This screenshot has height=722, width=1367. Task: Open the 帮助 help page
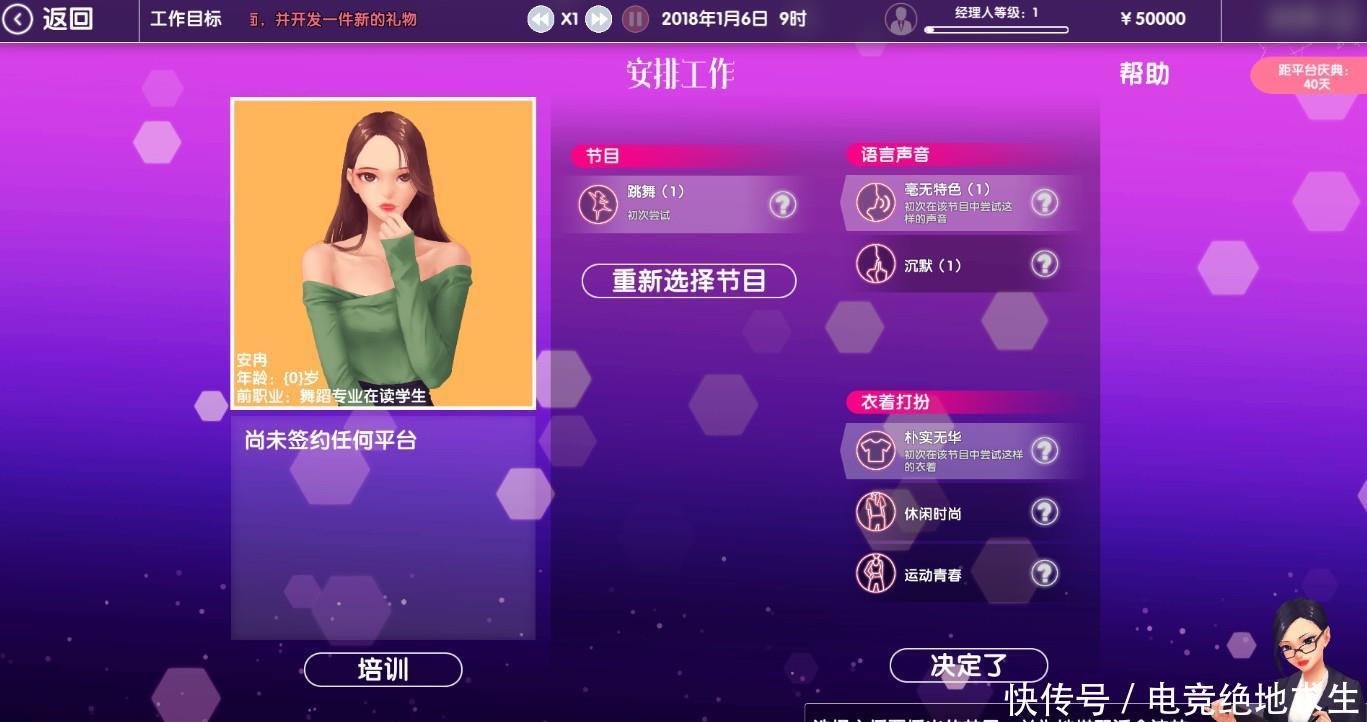tap(1145, 74)
